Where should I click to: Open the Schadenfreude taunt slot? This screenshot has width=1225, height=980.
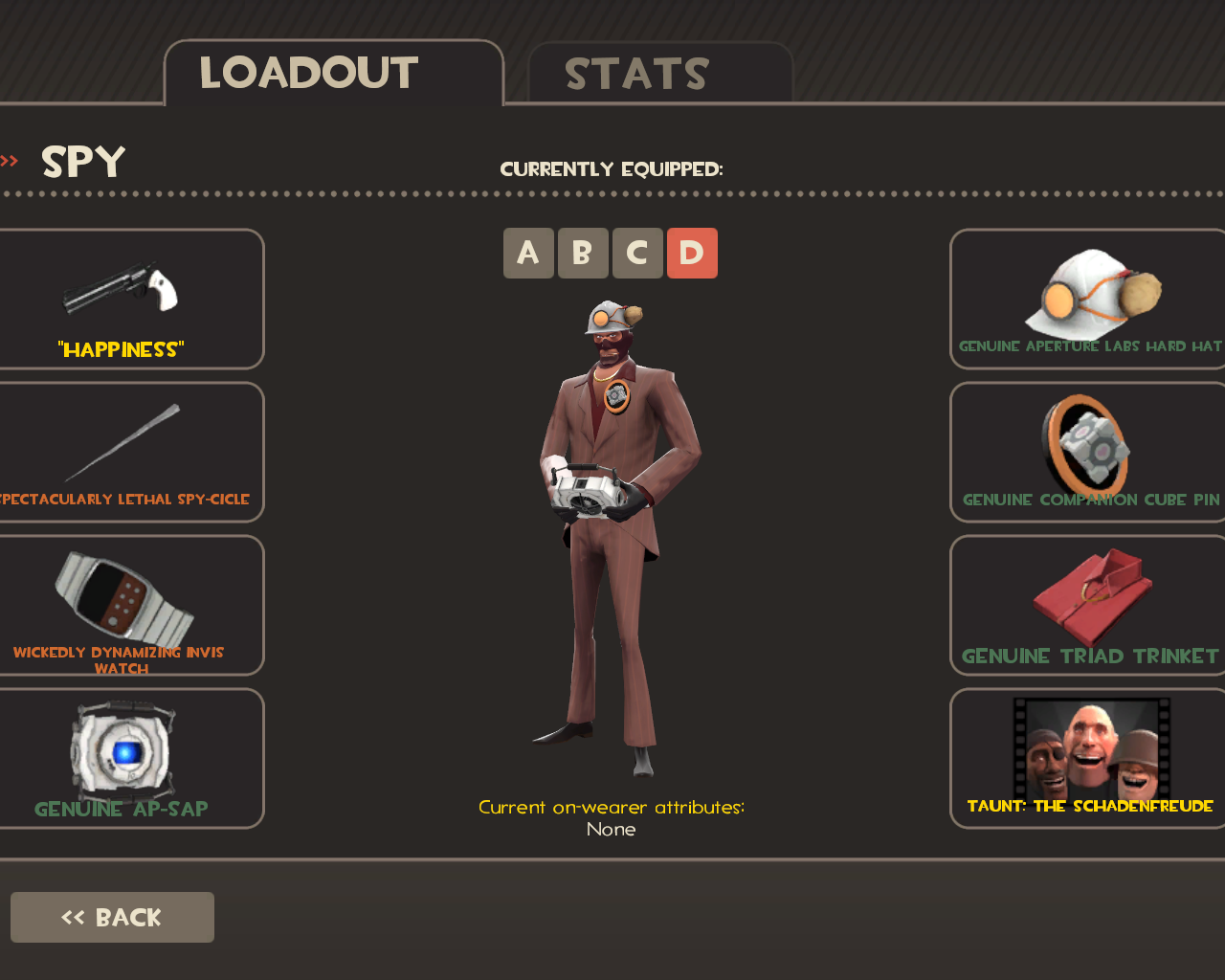click(1089, 758)
